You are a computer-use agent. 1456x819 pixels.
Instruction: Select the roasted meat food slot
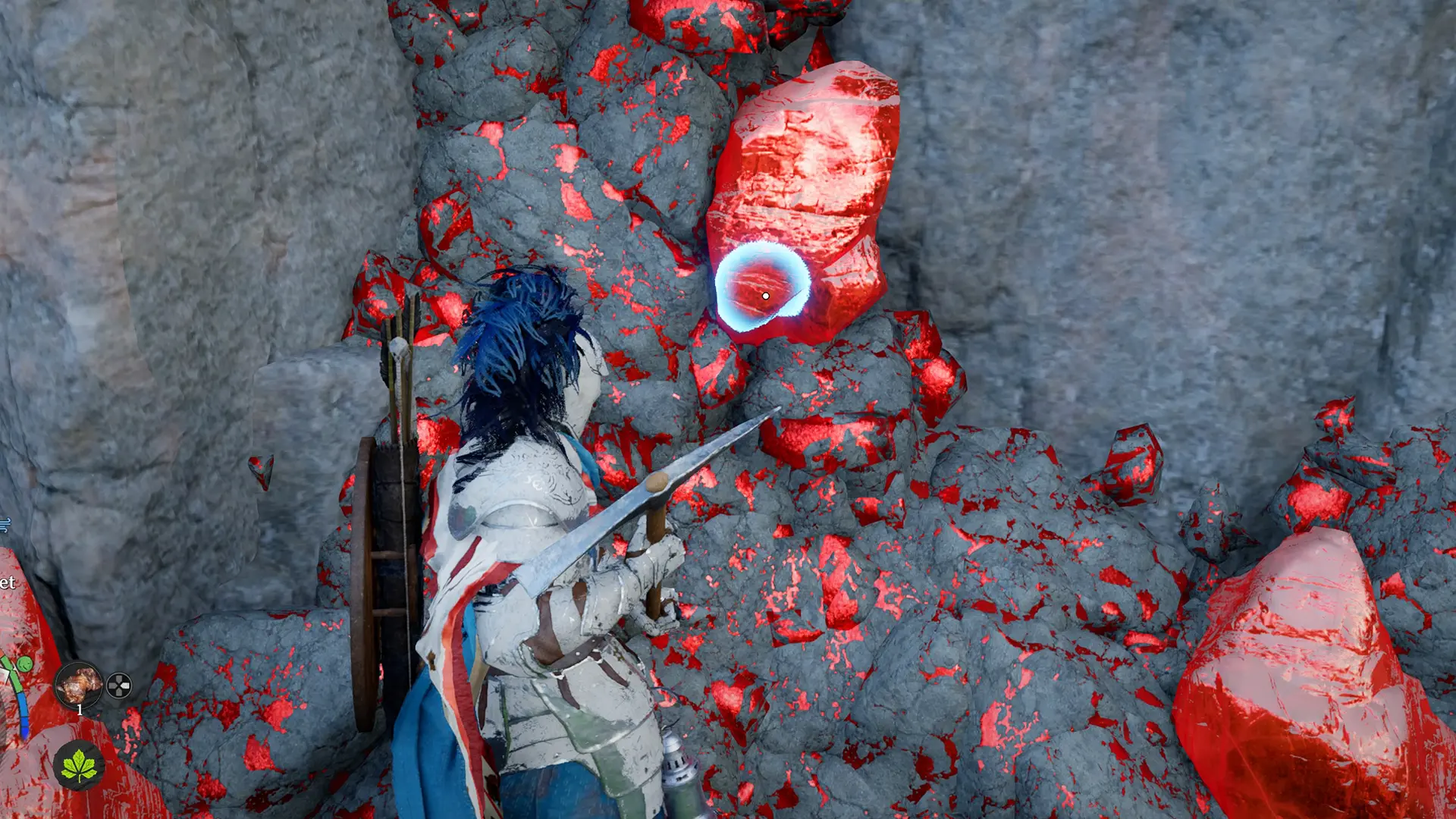point(79,685)
